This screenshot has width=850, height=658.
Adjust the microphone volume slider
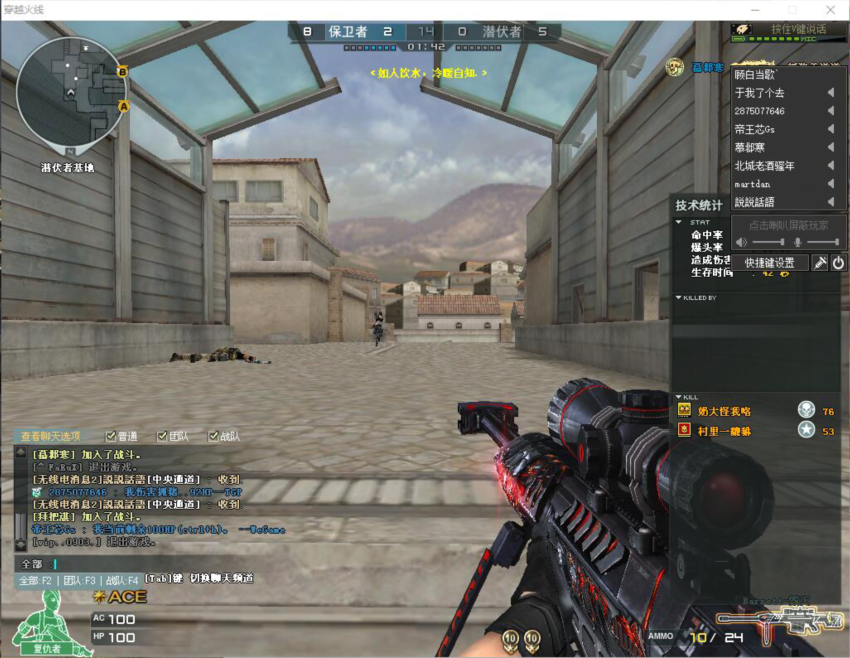pyautogui.click(x=822, y=242)
